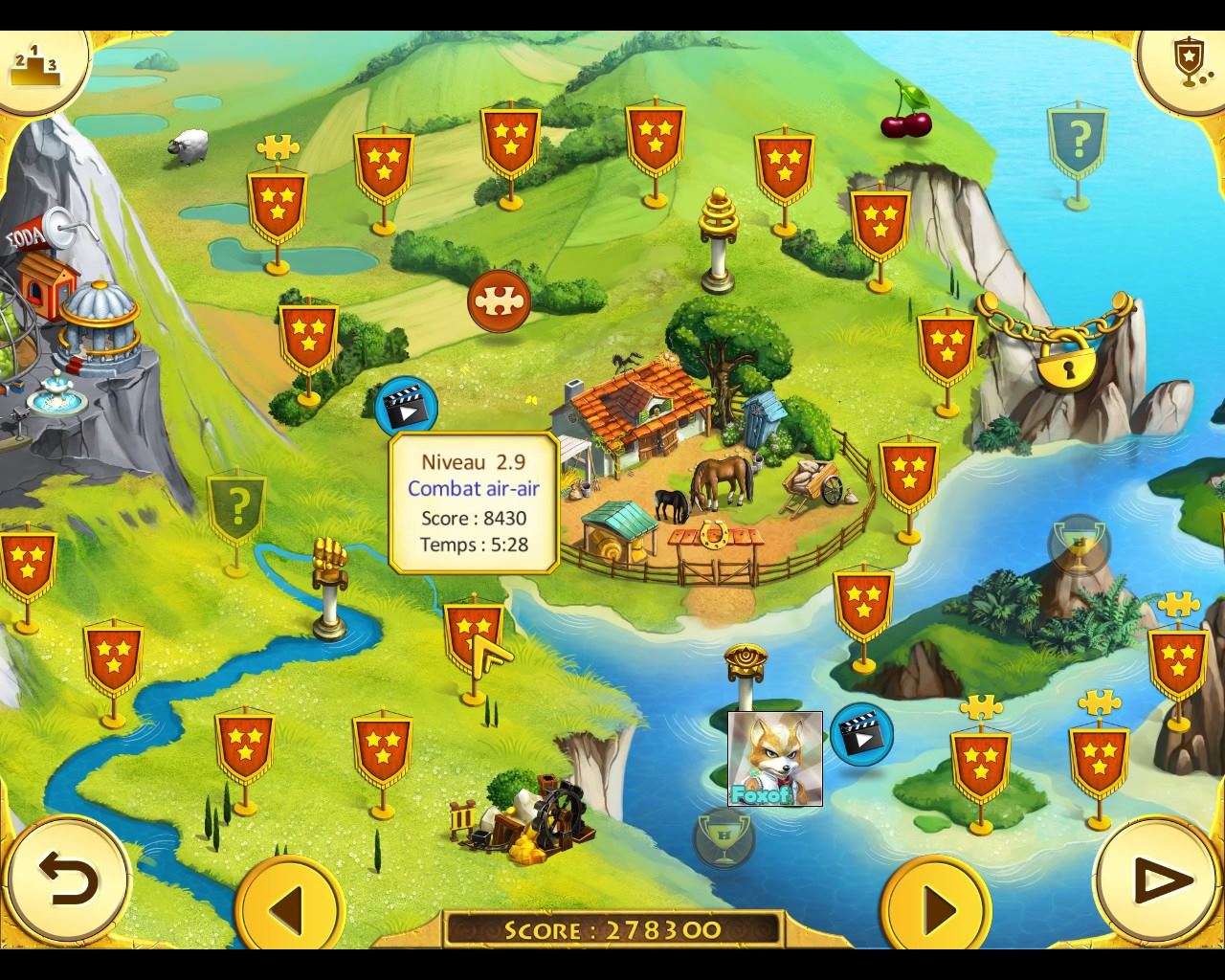Viewport: 1225px width, 980px height.
Task: Open the round orange puzzle piece marker
Action: pyautogui.click(x=499, y=301)
